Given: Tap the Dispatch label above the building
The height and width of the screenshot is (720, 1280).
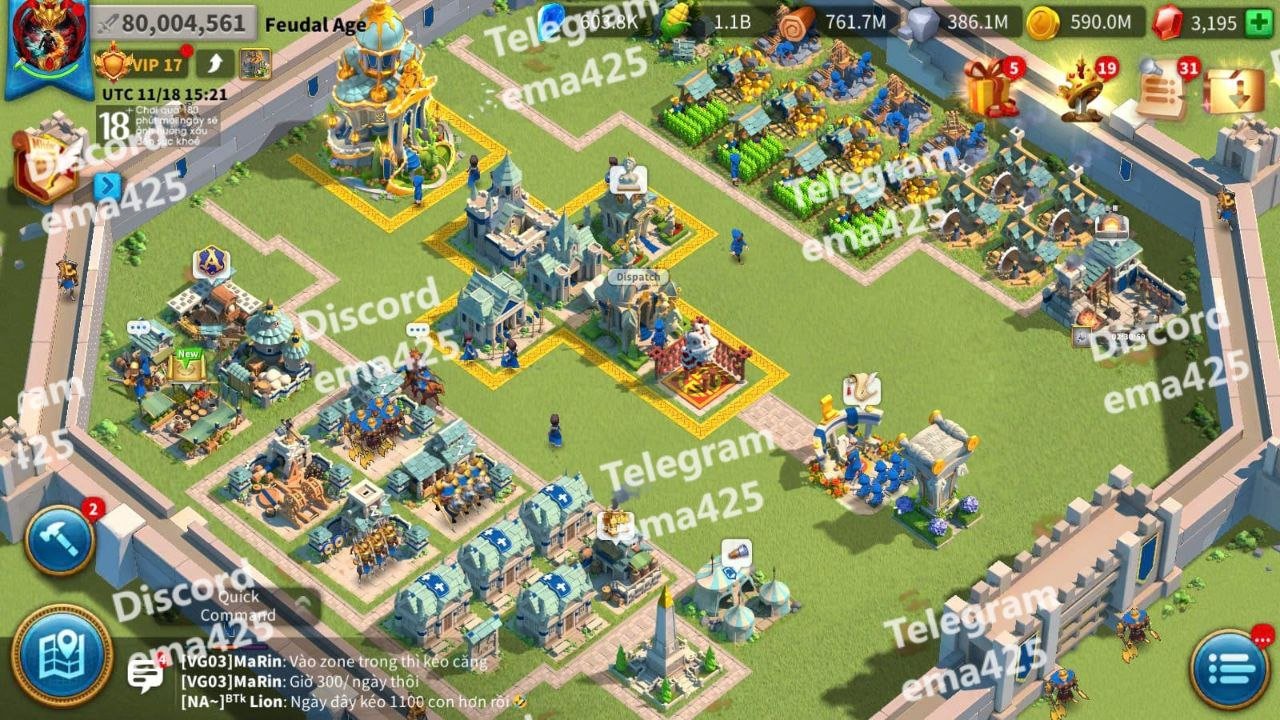Looking at the screenshot, I should tap(637, 276).
